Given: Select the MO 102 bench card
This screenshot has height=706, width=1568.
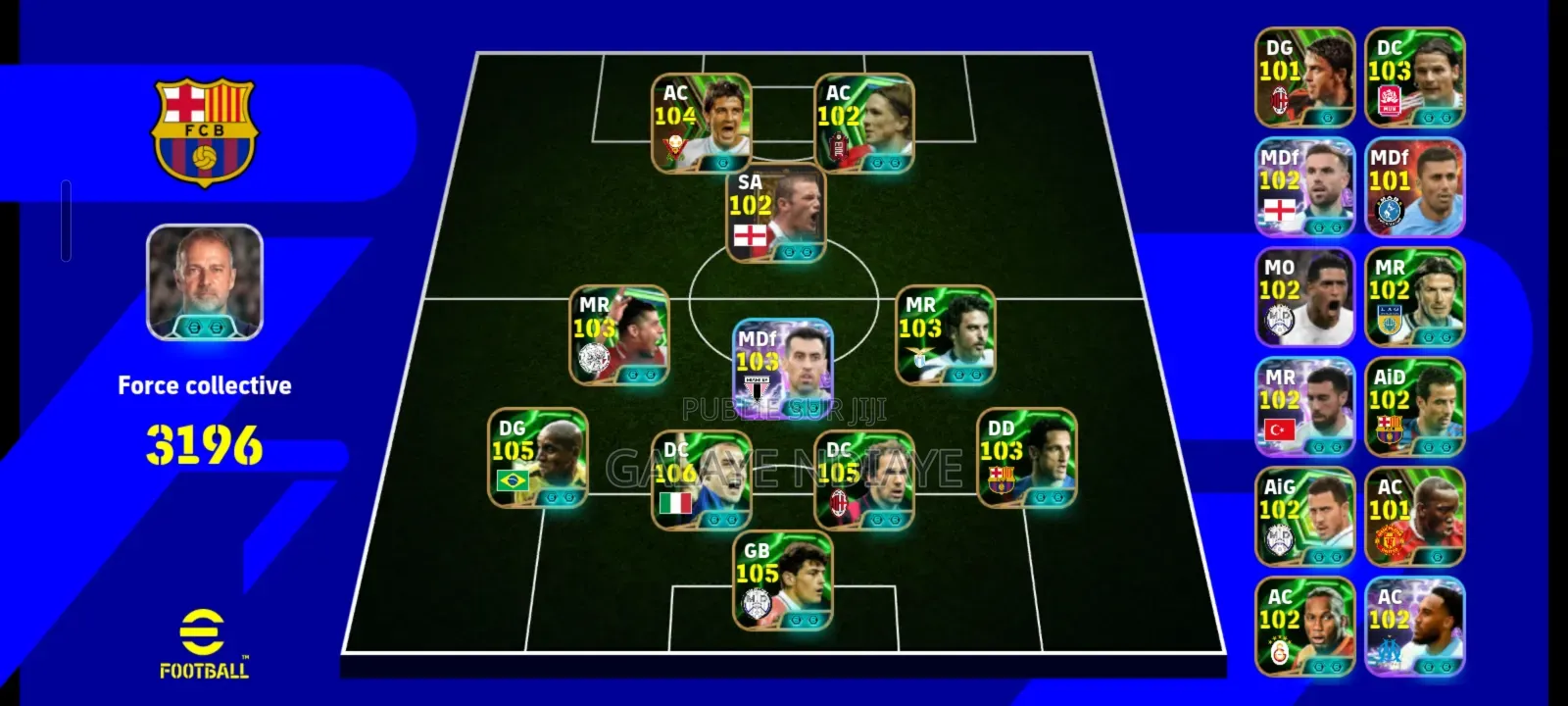Looking at the screenshot, I should pos(1303,299).
